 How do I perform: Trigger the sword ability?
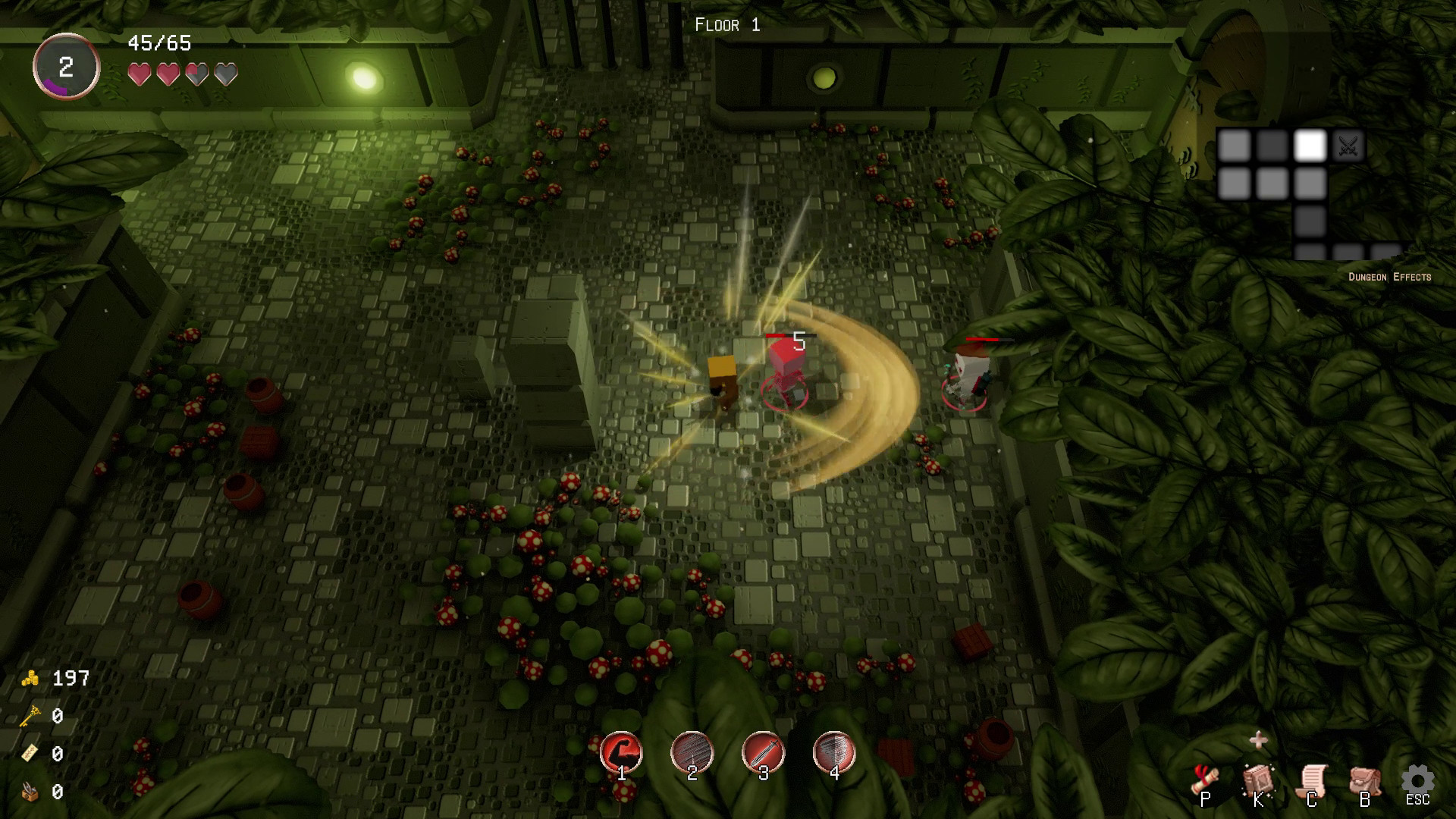coord(763,752)
